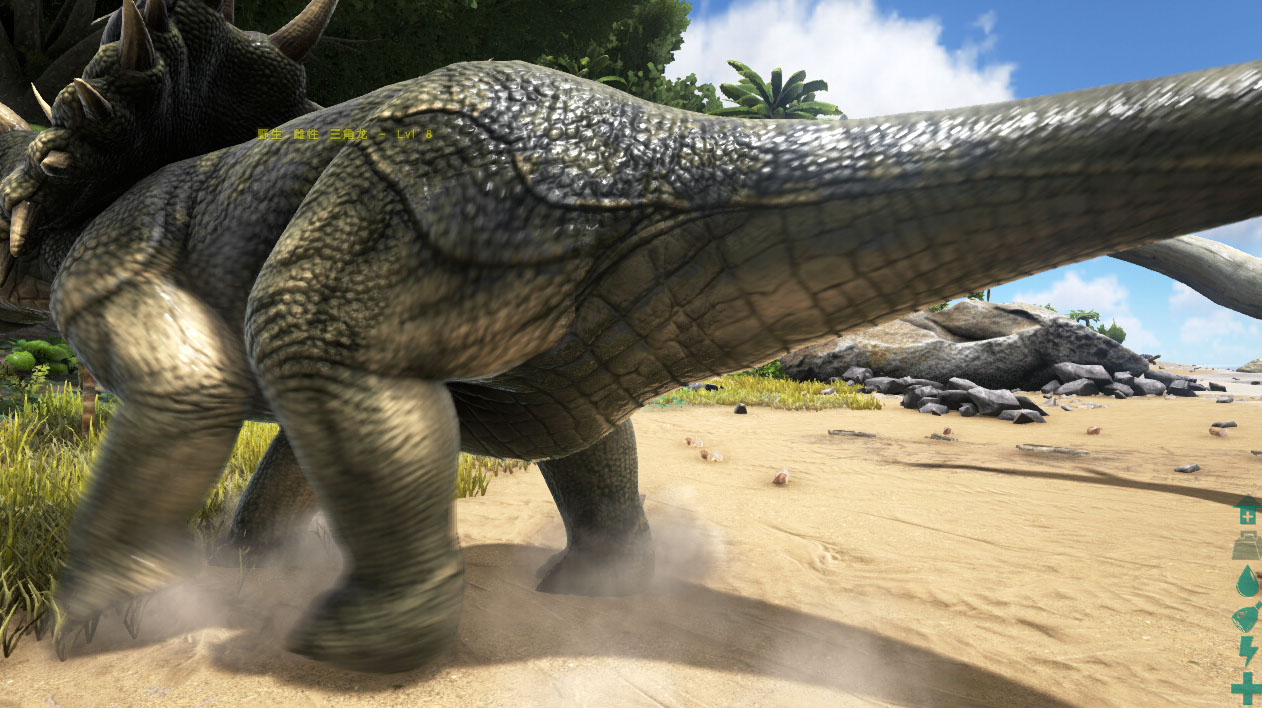This screenshot has height=708, width=1262.
Task: Select the health cross status icon
Action: pos(1246,688)
